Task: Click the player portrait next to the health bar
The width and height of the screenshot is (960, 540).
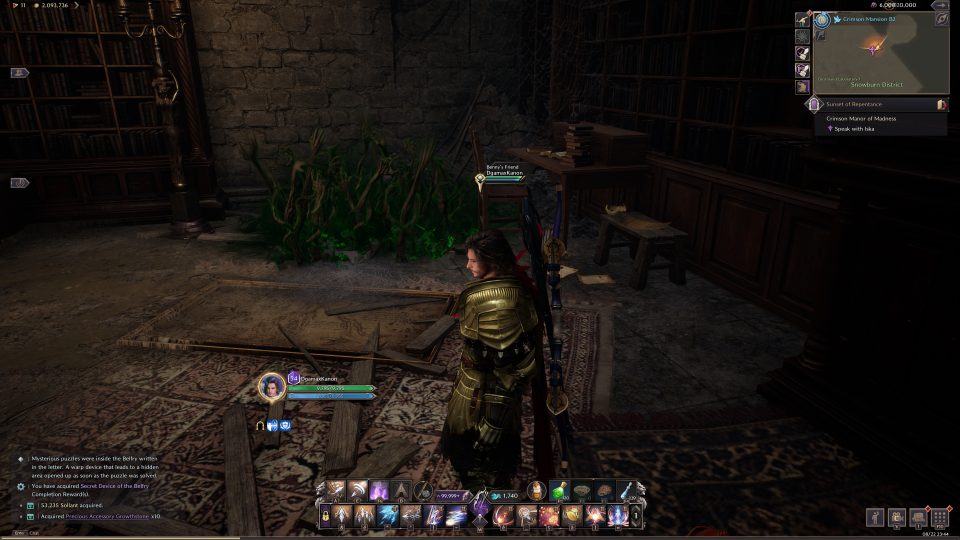Action: click(272, 387)
